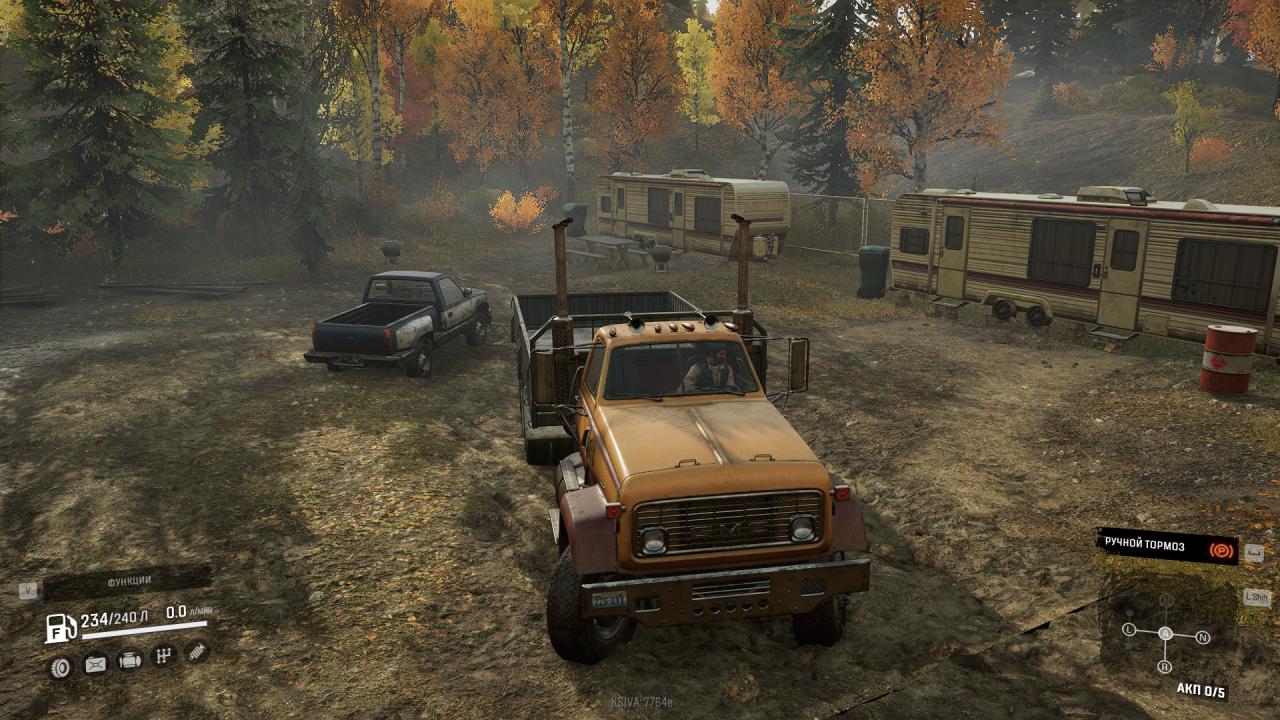Image resolution: width=1280 pixels, height=720 pixels.
Task: Choose A automatic gear position
Action: tap(1165, 633)
